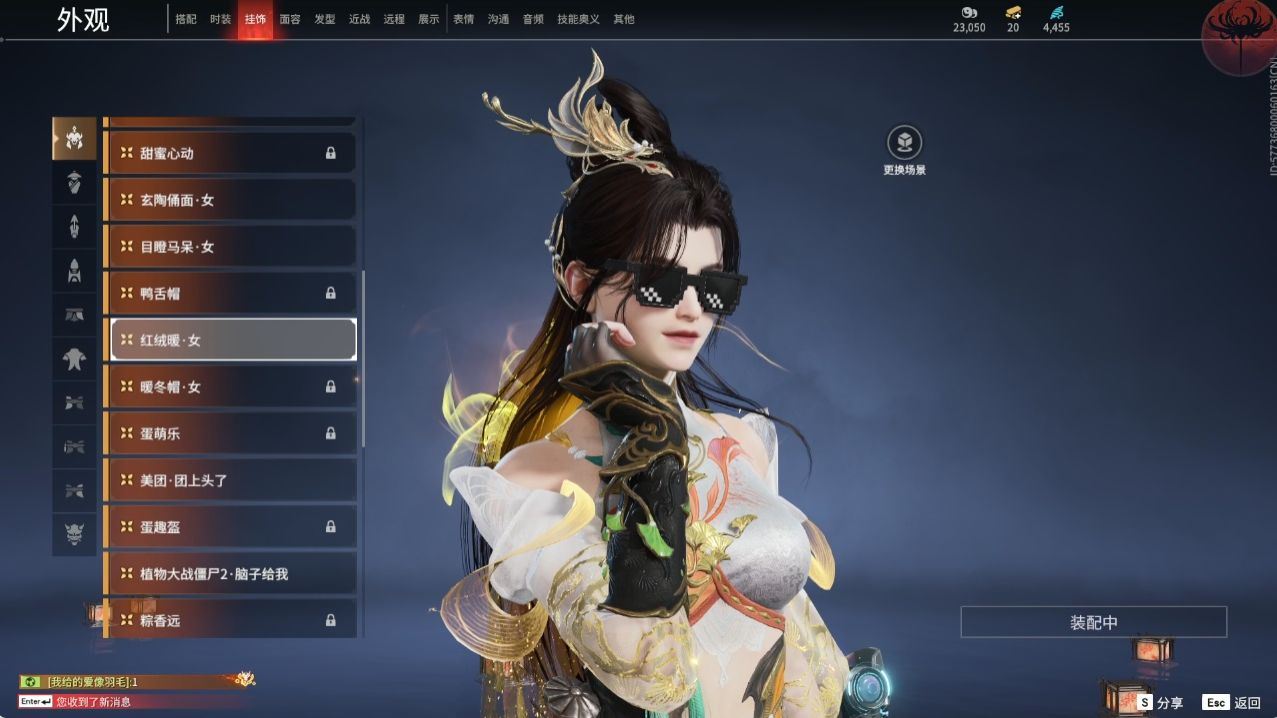The width and height of the screenshot is (1277, 718).
Task: Open the 技能奥义 tab
Action: tap(578, 19)
